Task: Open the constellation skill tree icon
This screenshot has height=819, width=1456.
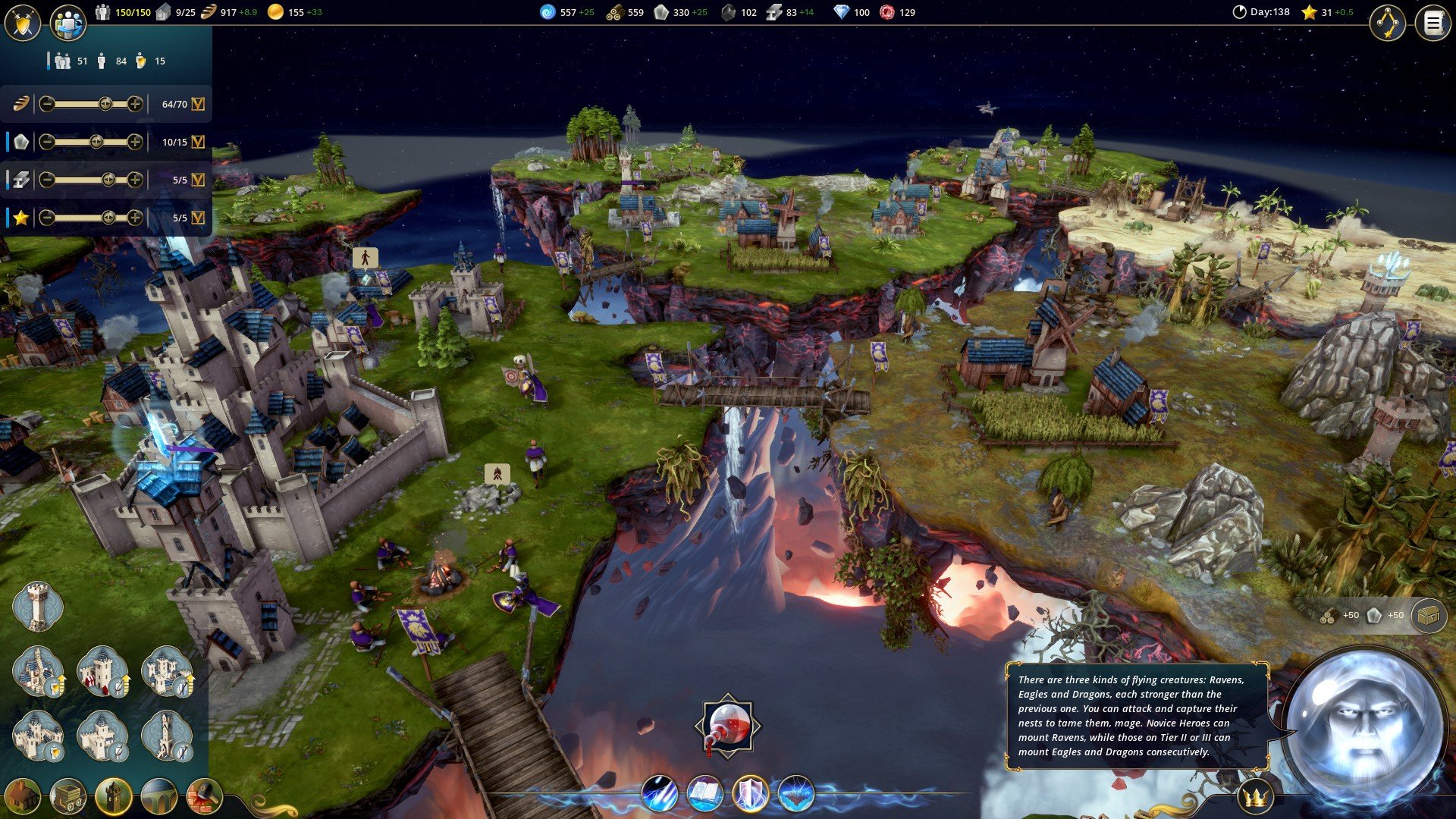Action: (x=1387, y=23)
